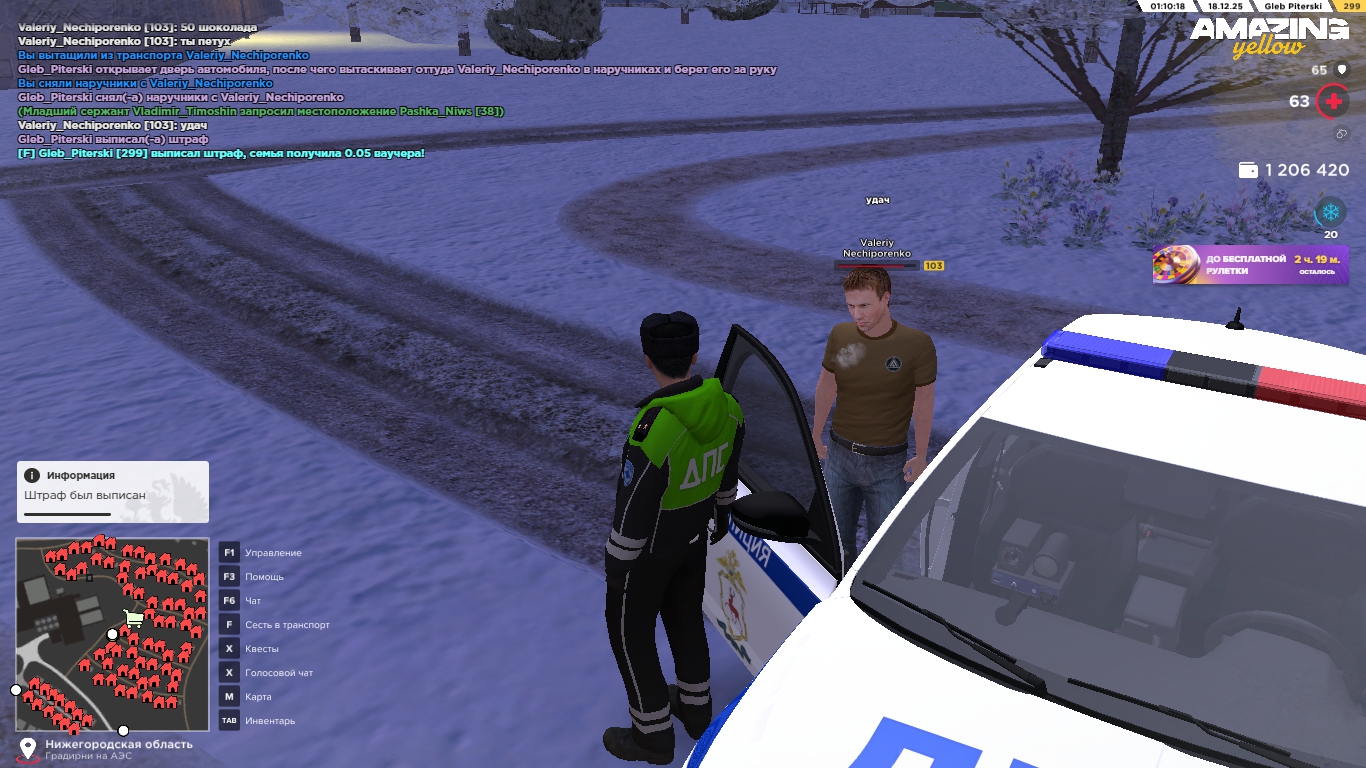Image resolution: width=1366 pixels, height=768 pixels.
Task: Open the free roulette banner
Action: [1250, 265]
